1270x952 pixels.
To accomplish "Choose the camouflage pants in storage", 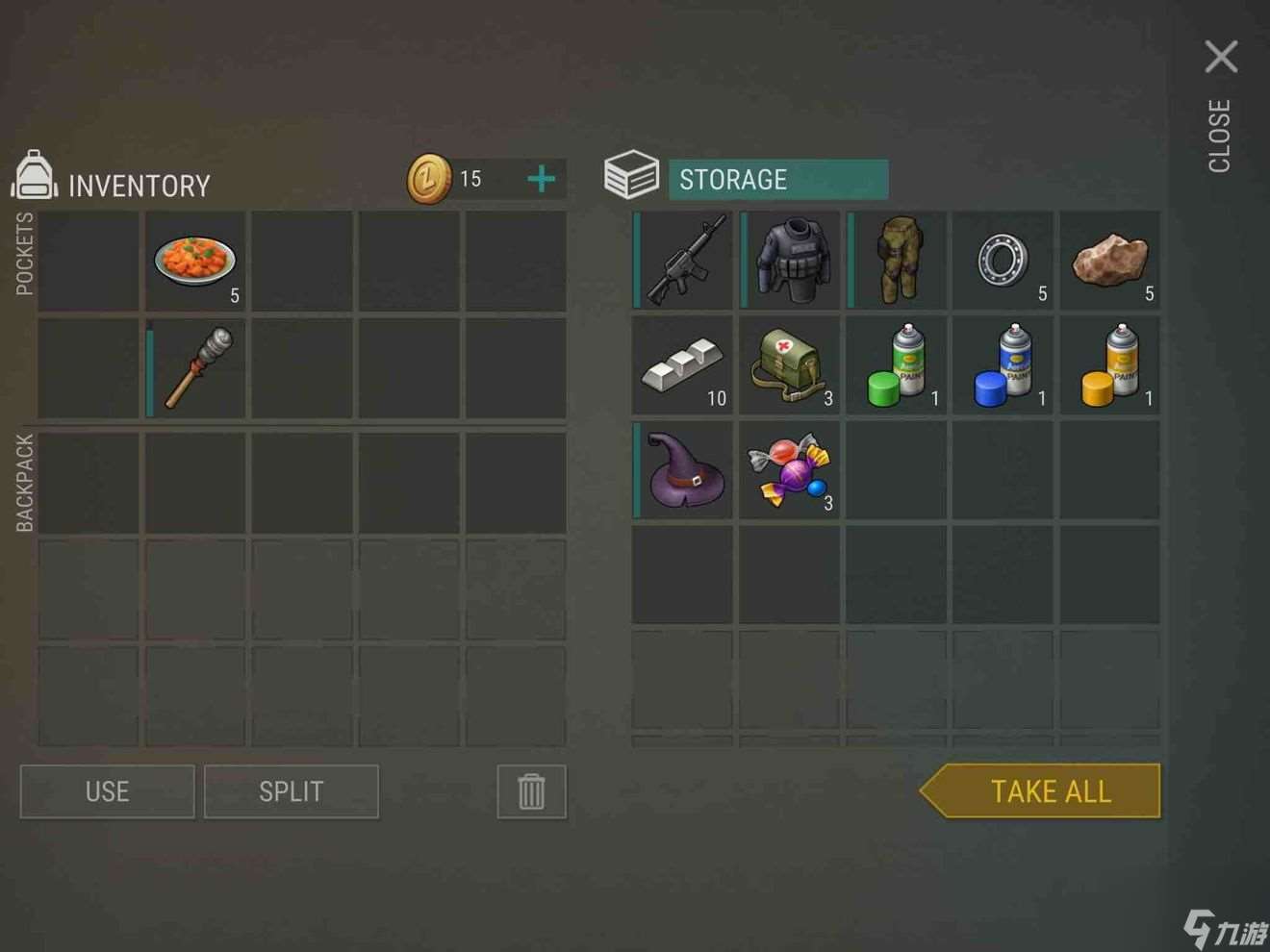I will 899,262.
